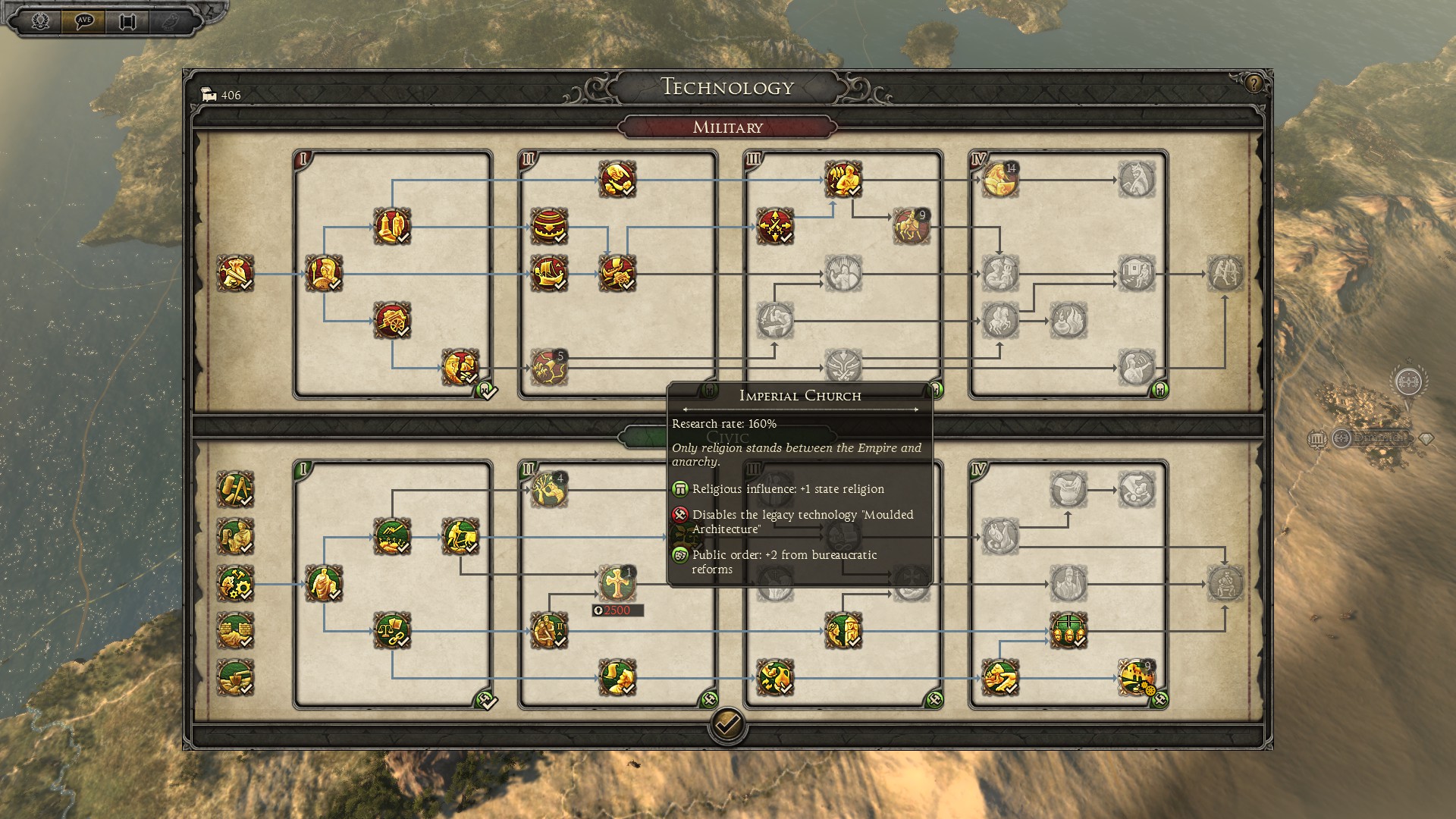Select the warship military technology
1456x819 pixels.
click(x=548, y=273)
